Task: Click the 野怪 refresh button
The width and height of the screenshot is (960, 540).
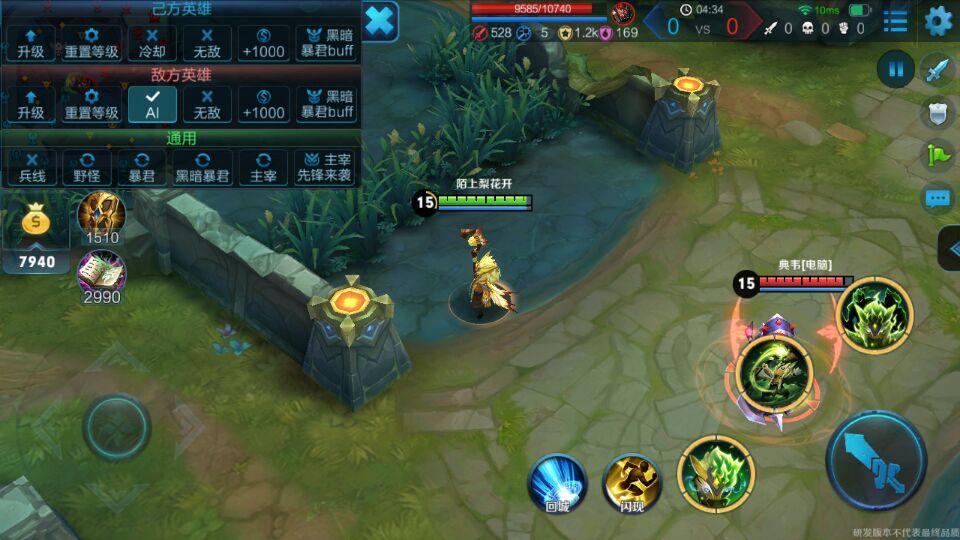Action: click(x=87, y=168)
